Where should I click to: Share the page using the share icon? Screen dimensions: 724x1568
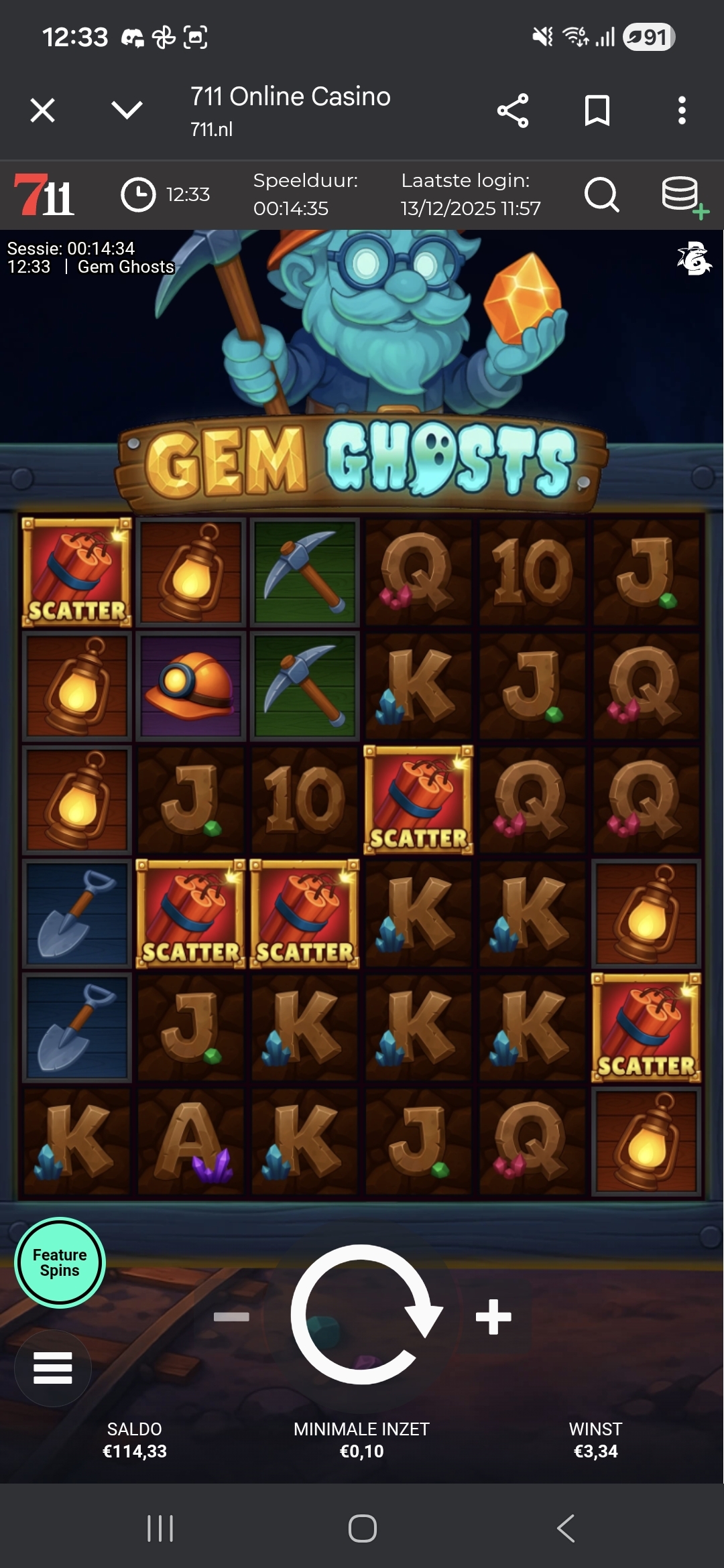point(513,111)
